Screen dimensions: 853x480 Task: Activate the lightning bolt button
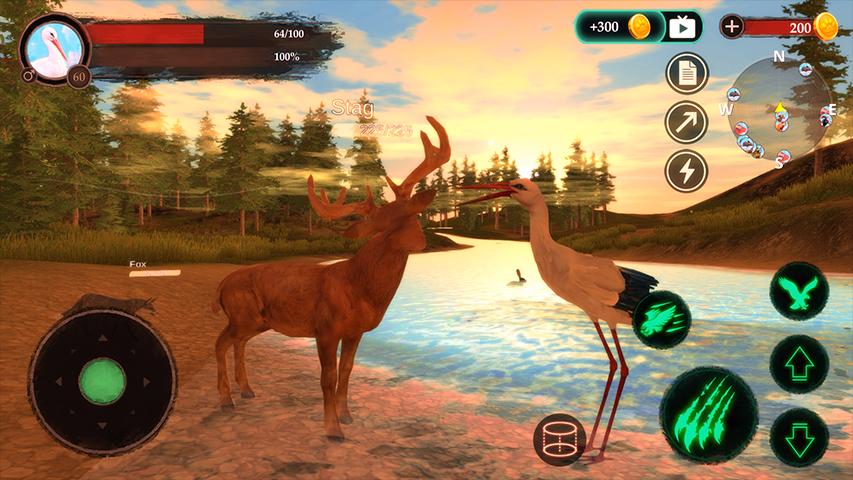coord(687,170)
